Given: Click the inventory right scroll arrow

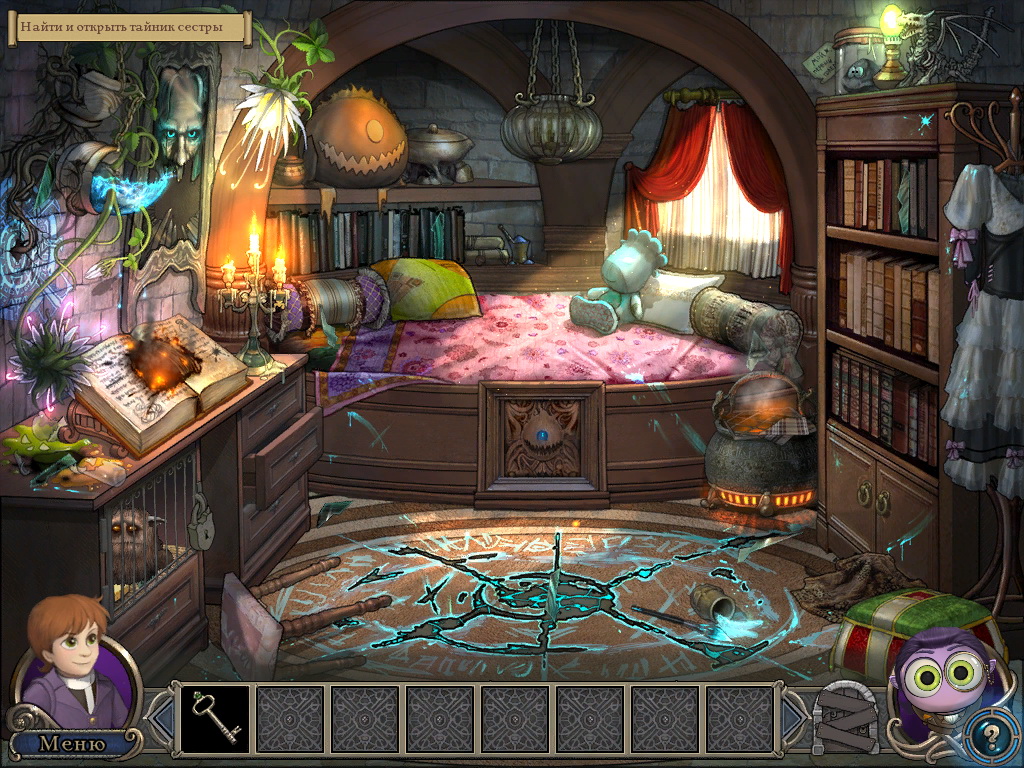Looking at the screenshot, I should [x=795, y=717].
